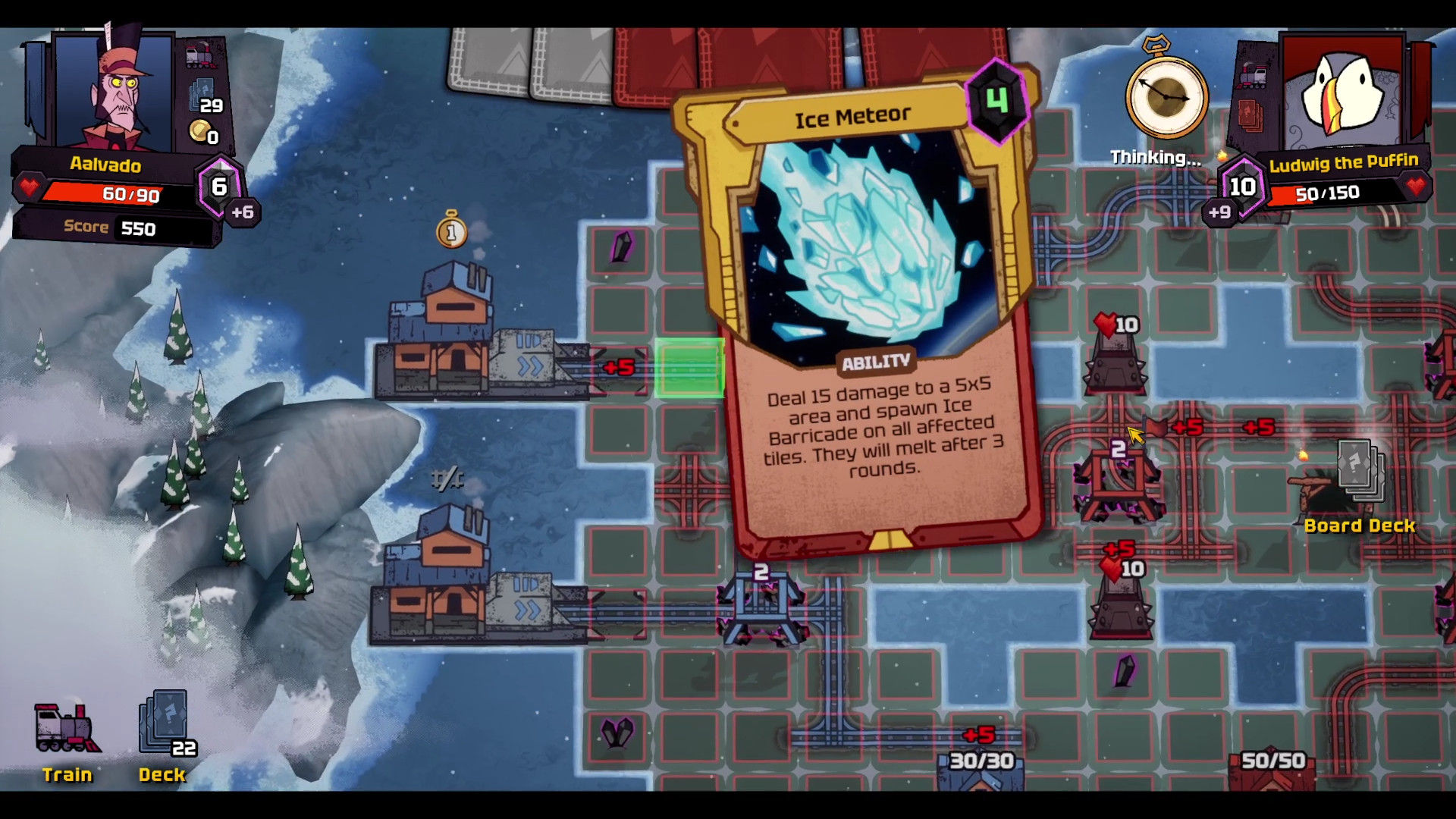Click the ABILITY banner on the card
Viewport: 1456px width, 819px height.
pos(877,361)
